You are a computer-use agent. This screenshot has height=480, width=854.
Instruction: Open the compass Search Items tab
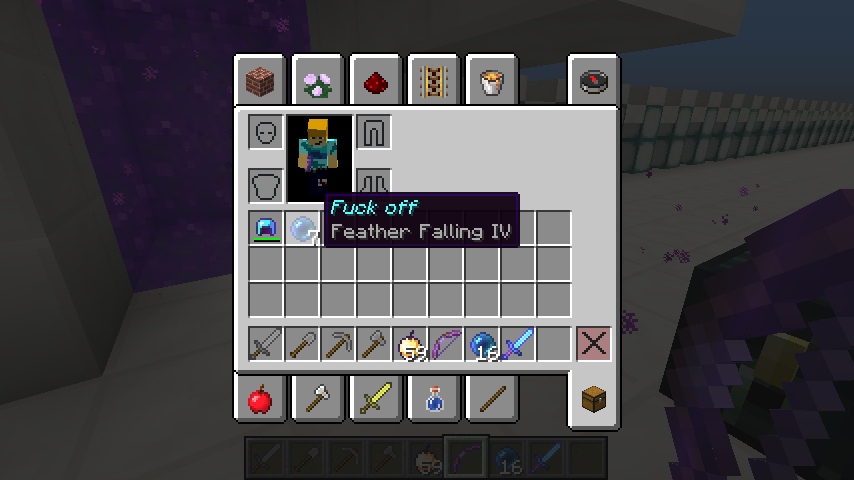coord(594,82)
